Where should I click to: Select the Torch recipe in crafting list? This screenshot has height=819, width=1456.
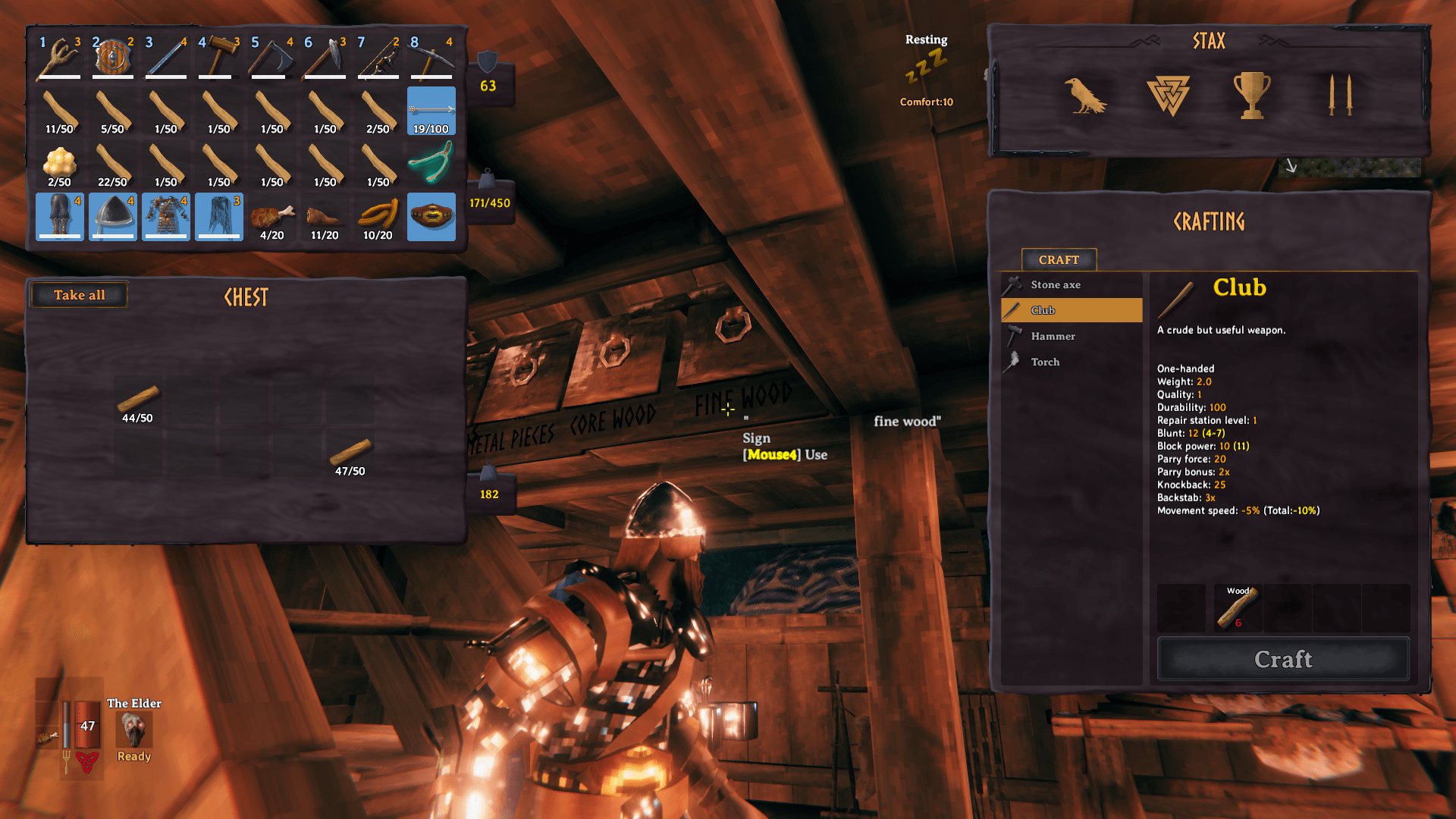1045,362
